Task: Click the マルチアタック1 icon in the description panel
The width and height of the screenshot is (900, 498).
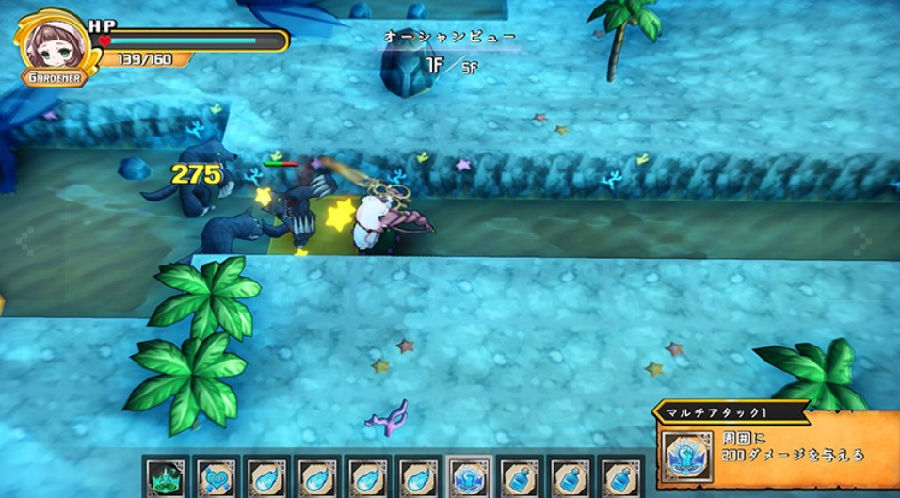Action: [689, 455]
